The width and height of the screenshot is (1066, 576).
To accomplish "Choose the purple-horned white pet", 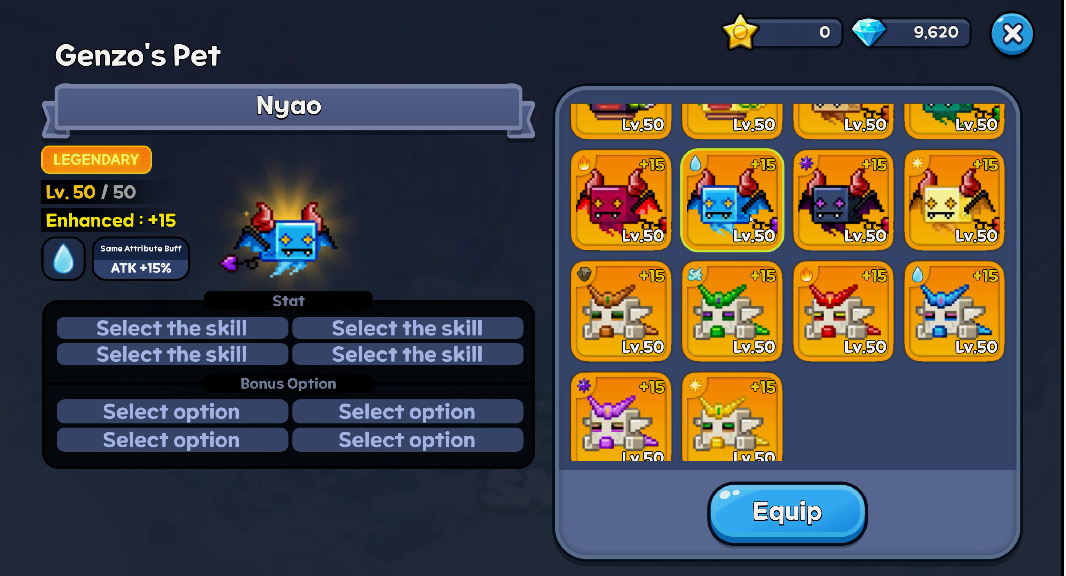I will coord(621,418).
